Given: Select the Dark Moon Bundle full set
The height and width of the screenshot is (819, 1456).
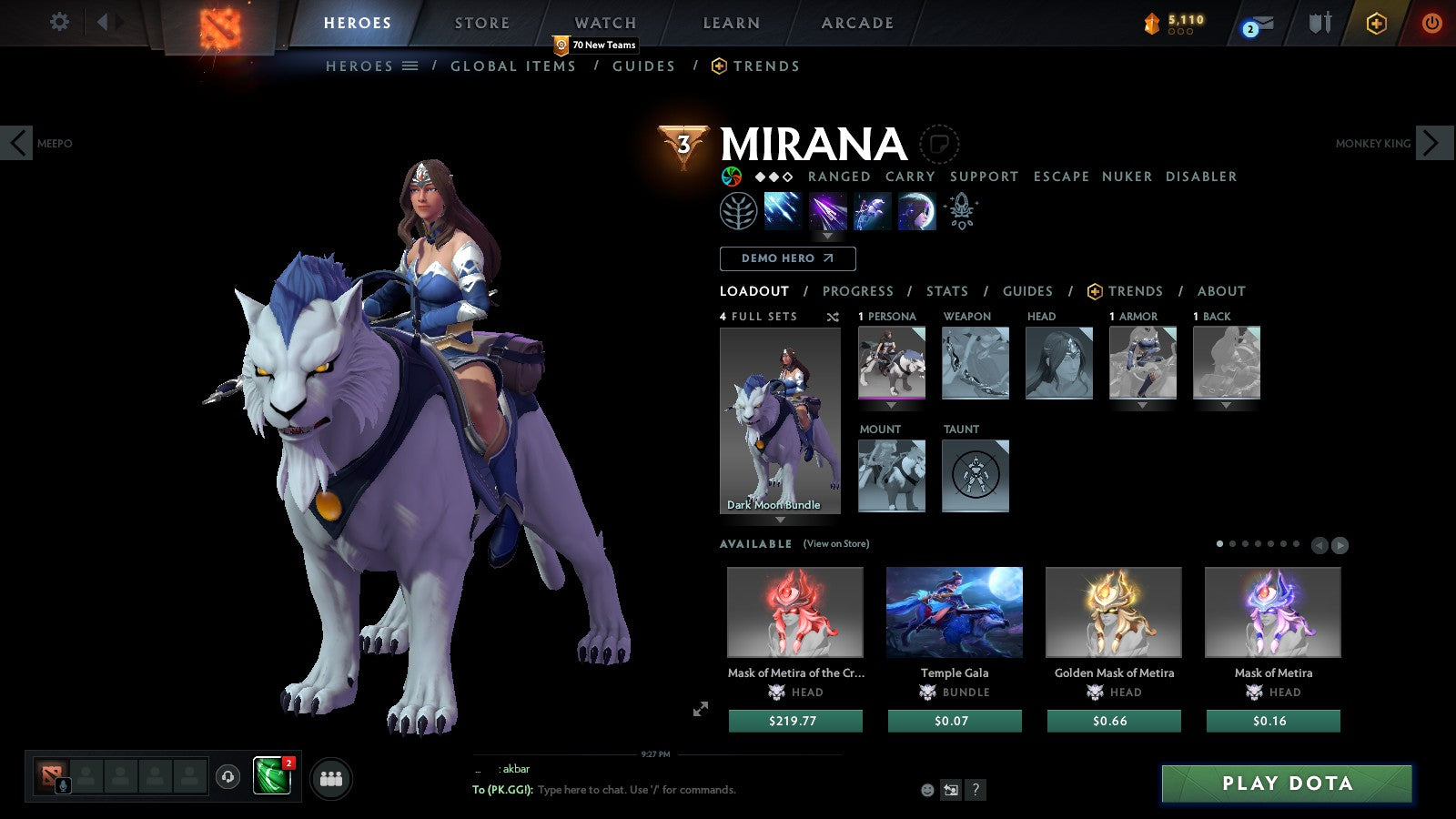Looking at the screenshot, I should point(780,420).
